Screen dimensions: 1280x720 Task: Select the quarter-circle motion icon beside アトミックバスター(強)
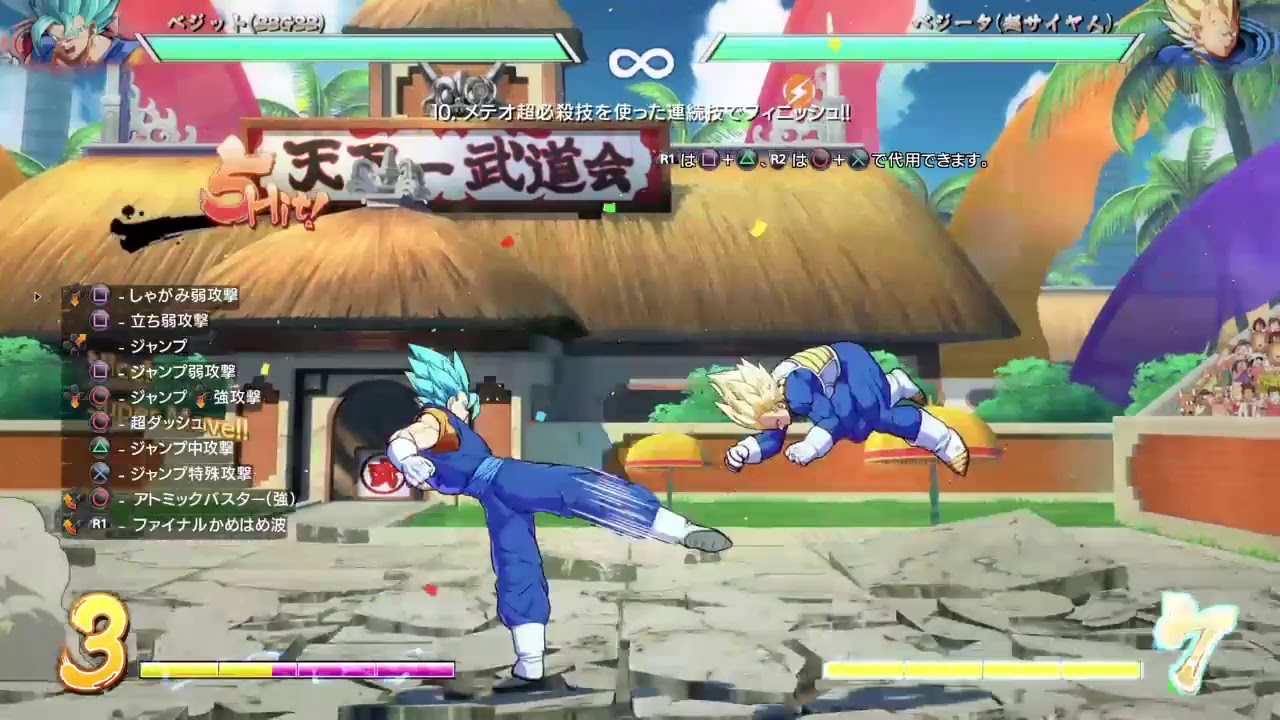[72, 498]
